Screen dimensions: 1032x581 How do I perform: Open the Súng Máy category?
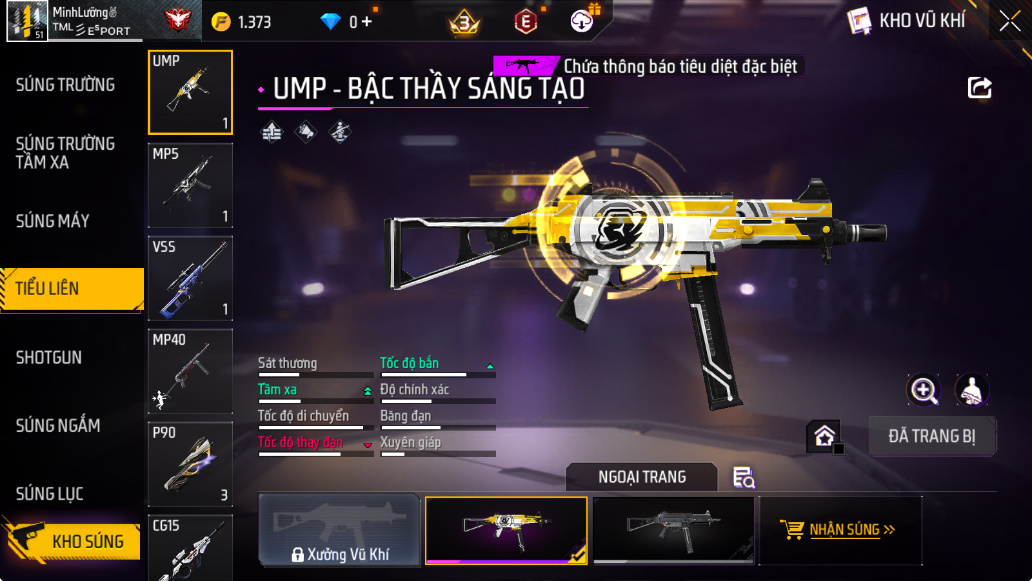click(53, 221)
